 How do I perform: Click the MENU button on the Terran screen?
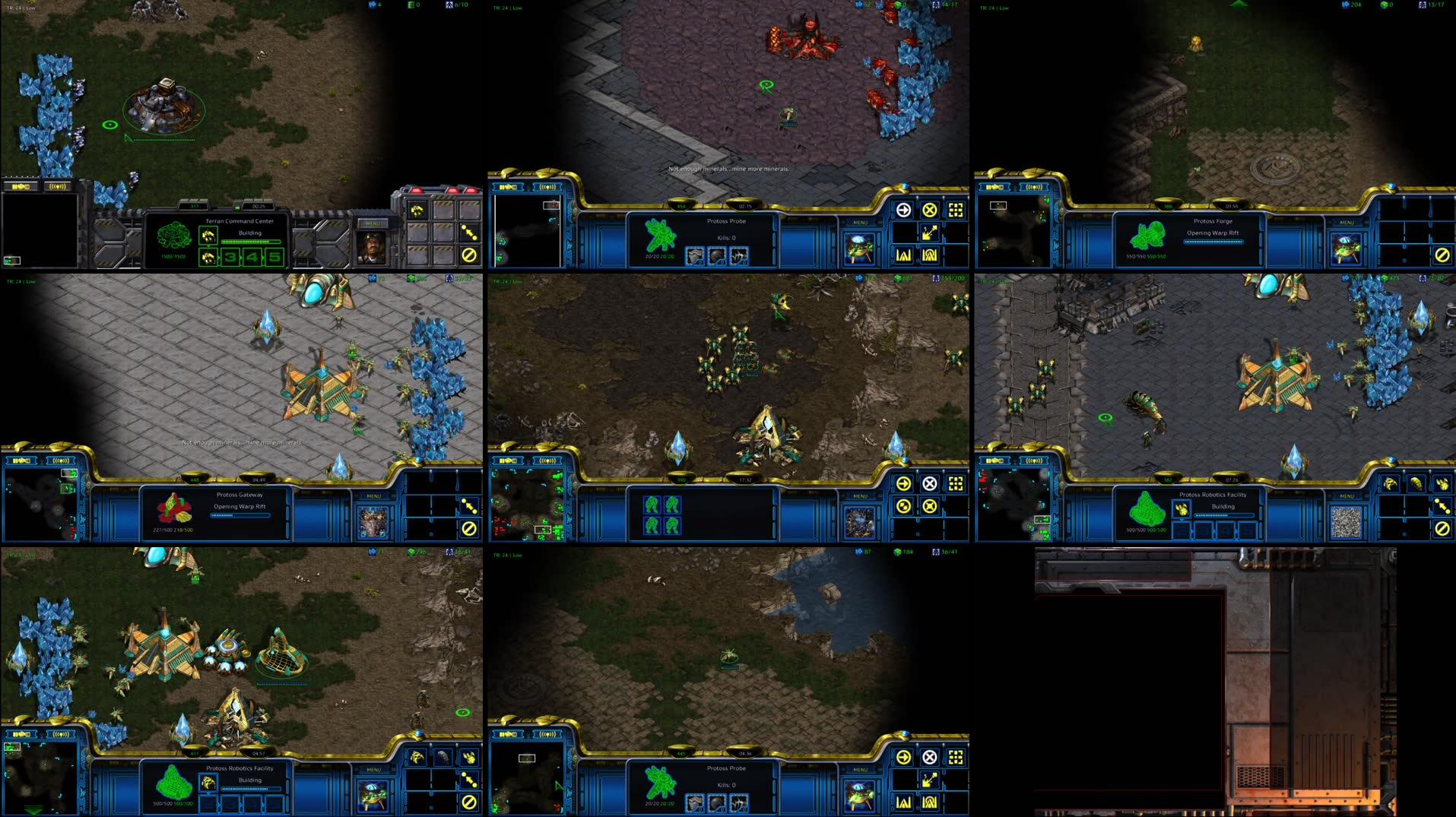point(373,223)
